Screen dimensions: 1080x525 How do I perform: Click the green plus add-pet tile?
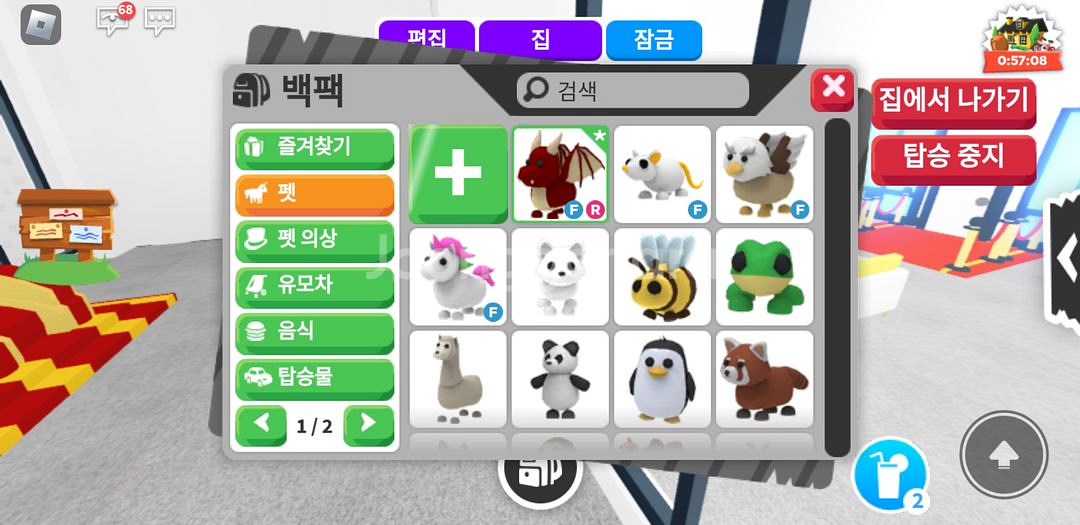pyautogui.click(x=459, y=173)
